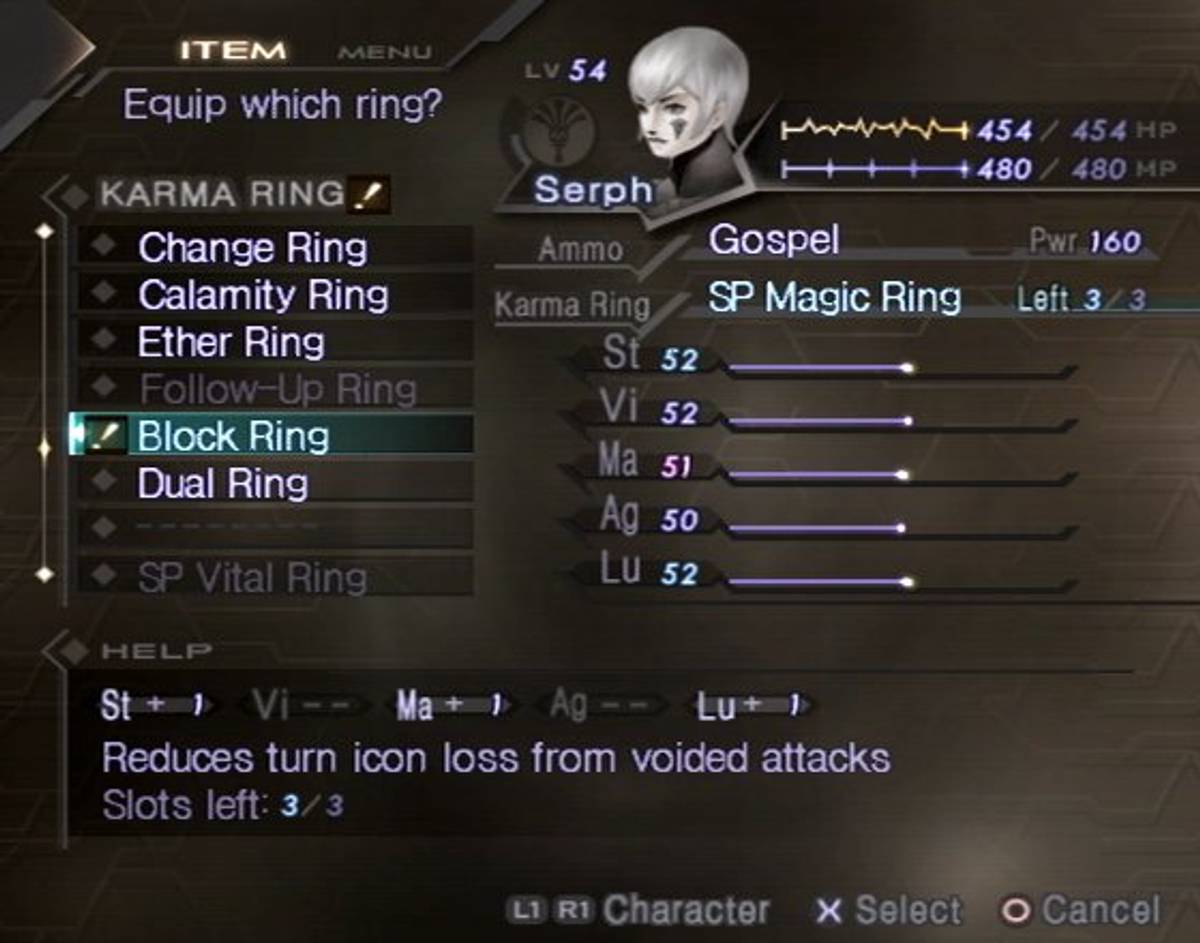Click Serph's character portrait
Viewport: 1200px width, 943px height.
(690, 105)
